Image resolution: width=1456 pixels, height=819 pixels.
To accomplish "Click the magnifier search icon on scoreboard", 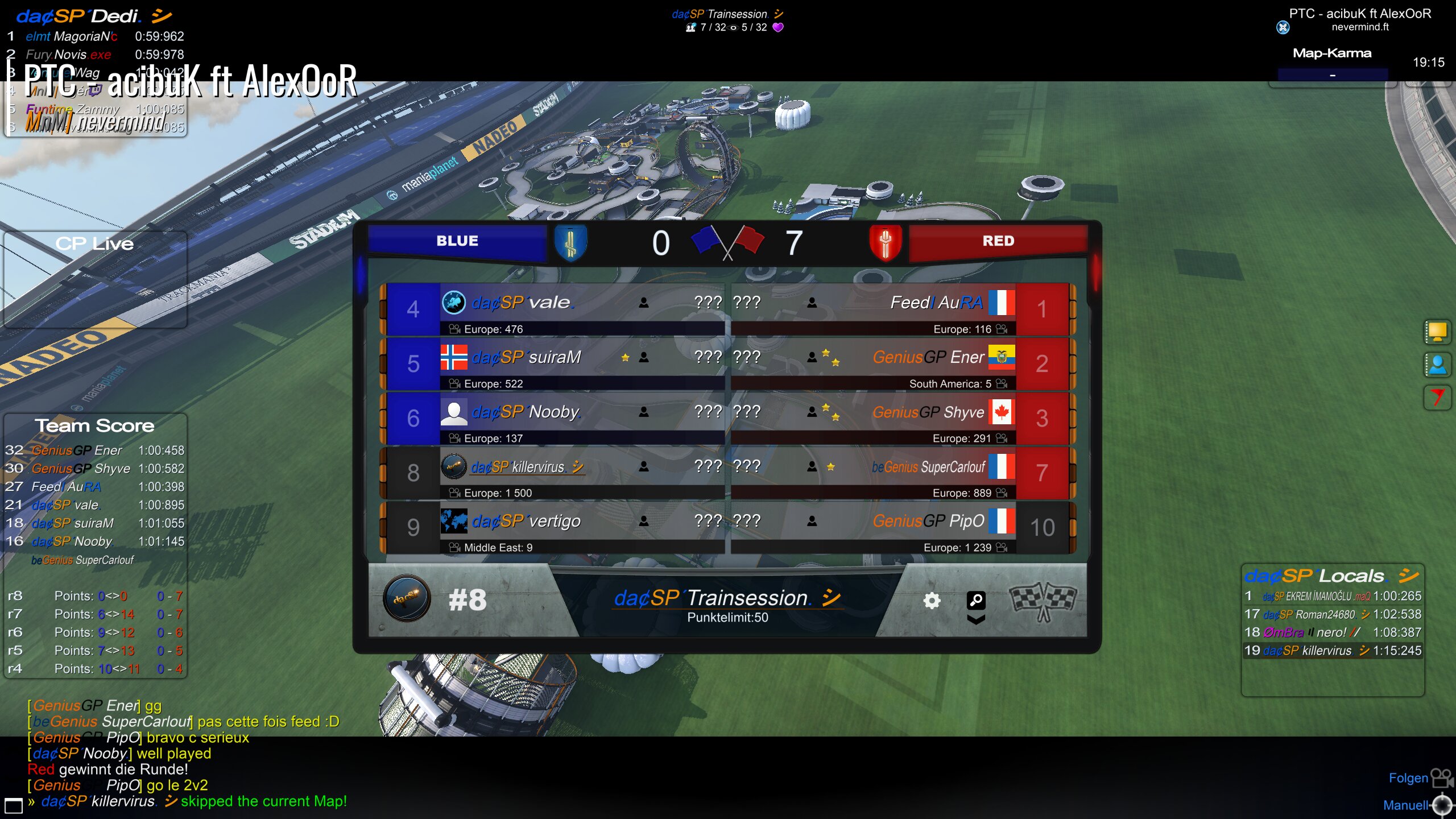I will pos(976,599).
